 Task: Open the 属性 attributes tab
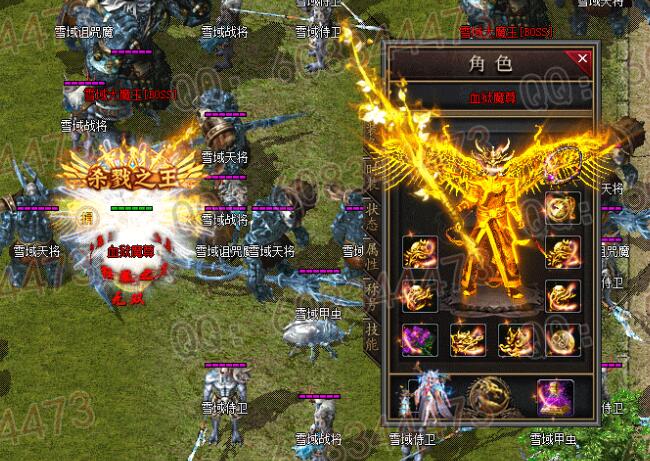[372, 246]
